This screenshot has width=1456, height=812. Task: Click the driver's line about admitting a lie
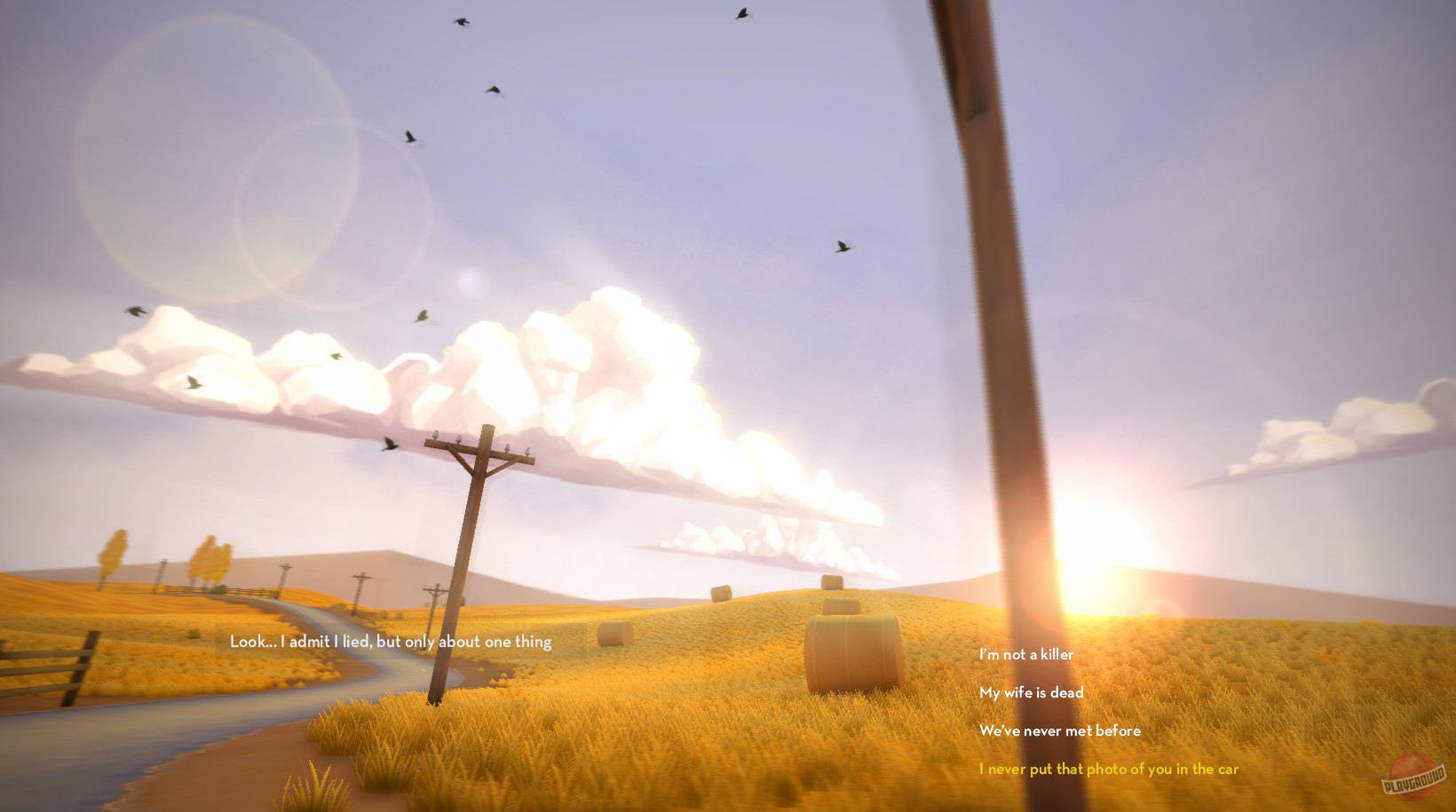[389, 642]
